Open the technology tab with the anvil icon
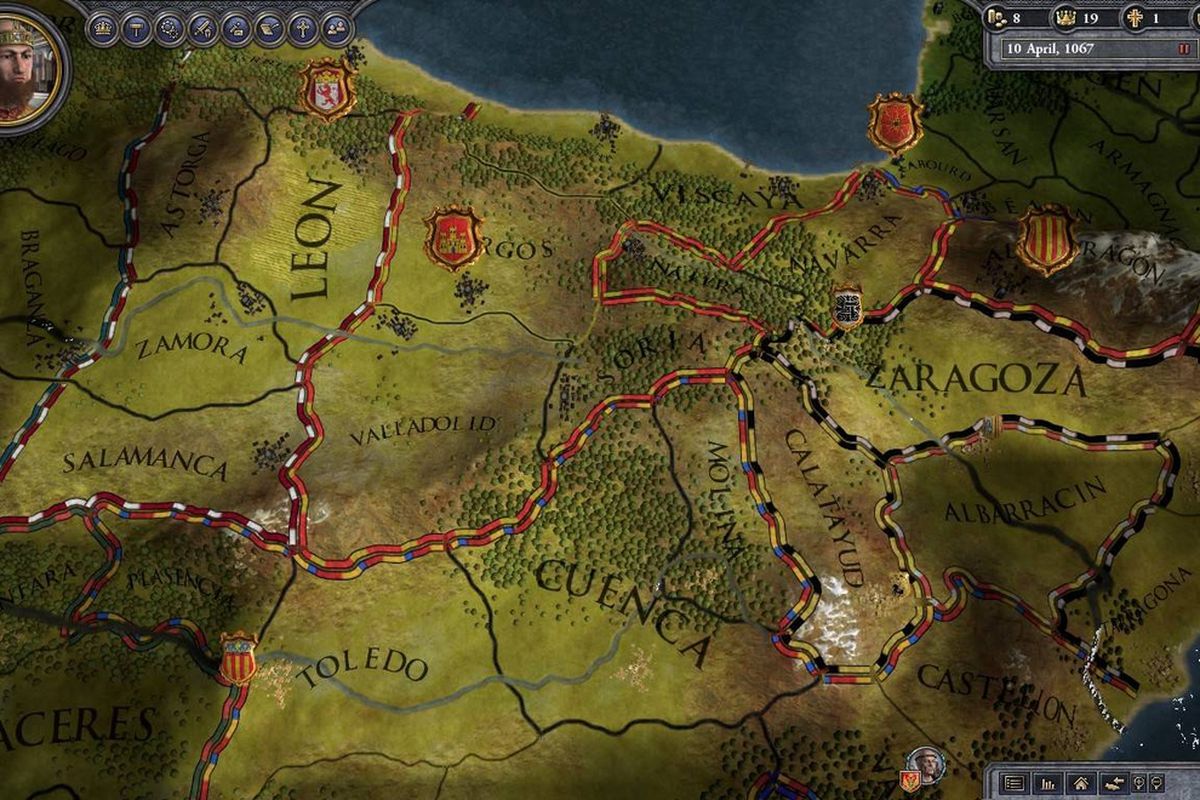 (236, 27)
